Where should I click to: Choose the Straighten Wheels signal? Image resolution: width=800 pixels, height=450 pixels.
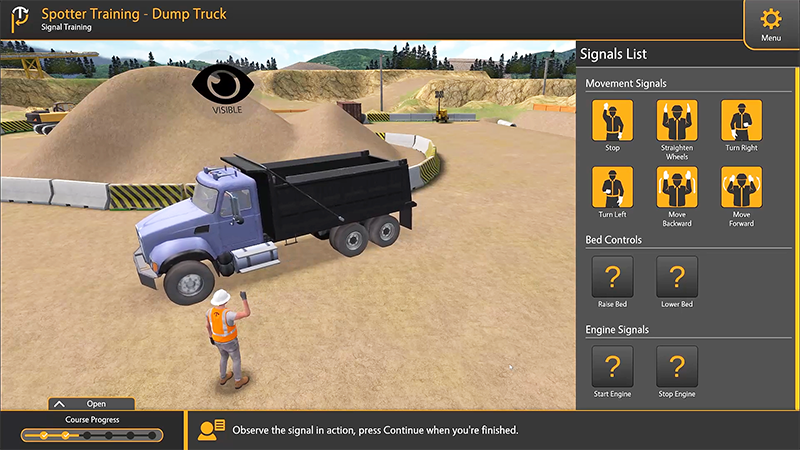pos(677,120)
